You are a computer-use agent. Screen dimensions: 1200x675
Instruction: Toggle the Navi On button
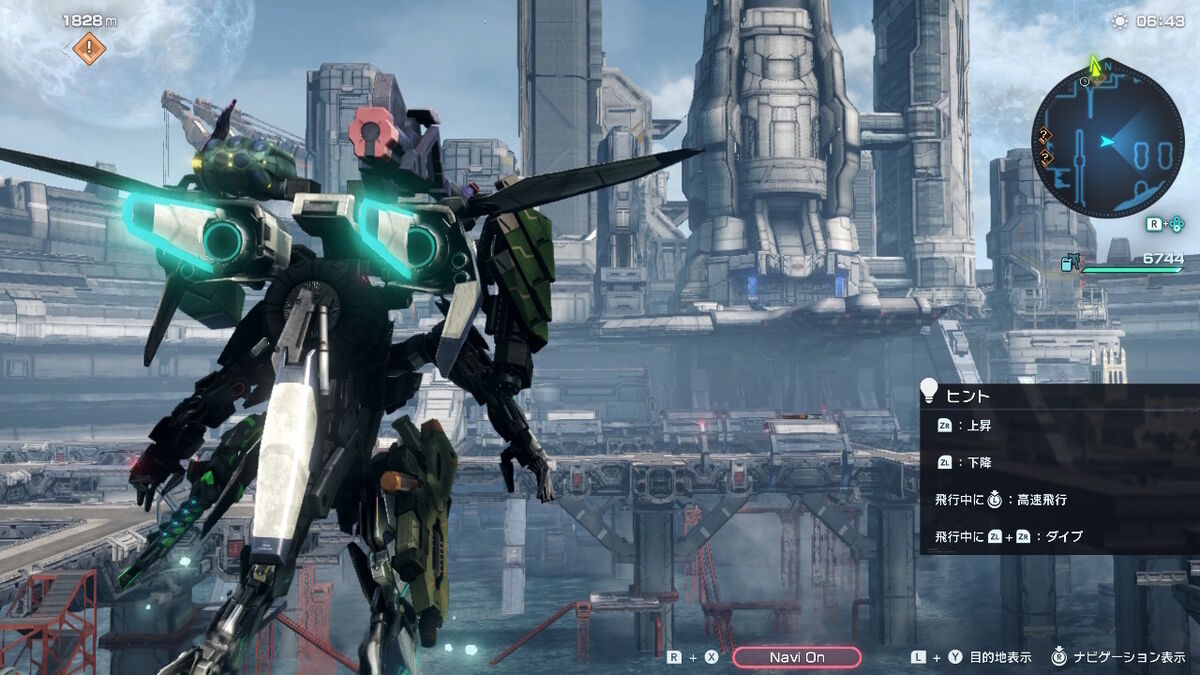click(796, 657)
